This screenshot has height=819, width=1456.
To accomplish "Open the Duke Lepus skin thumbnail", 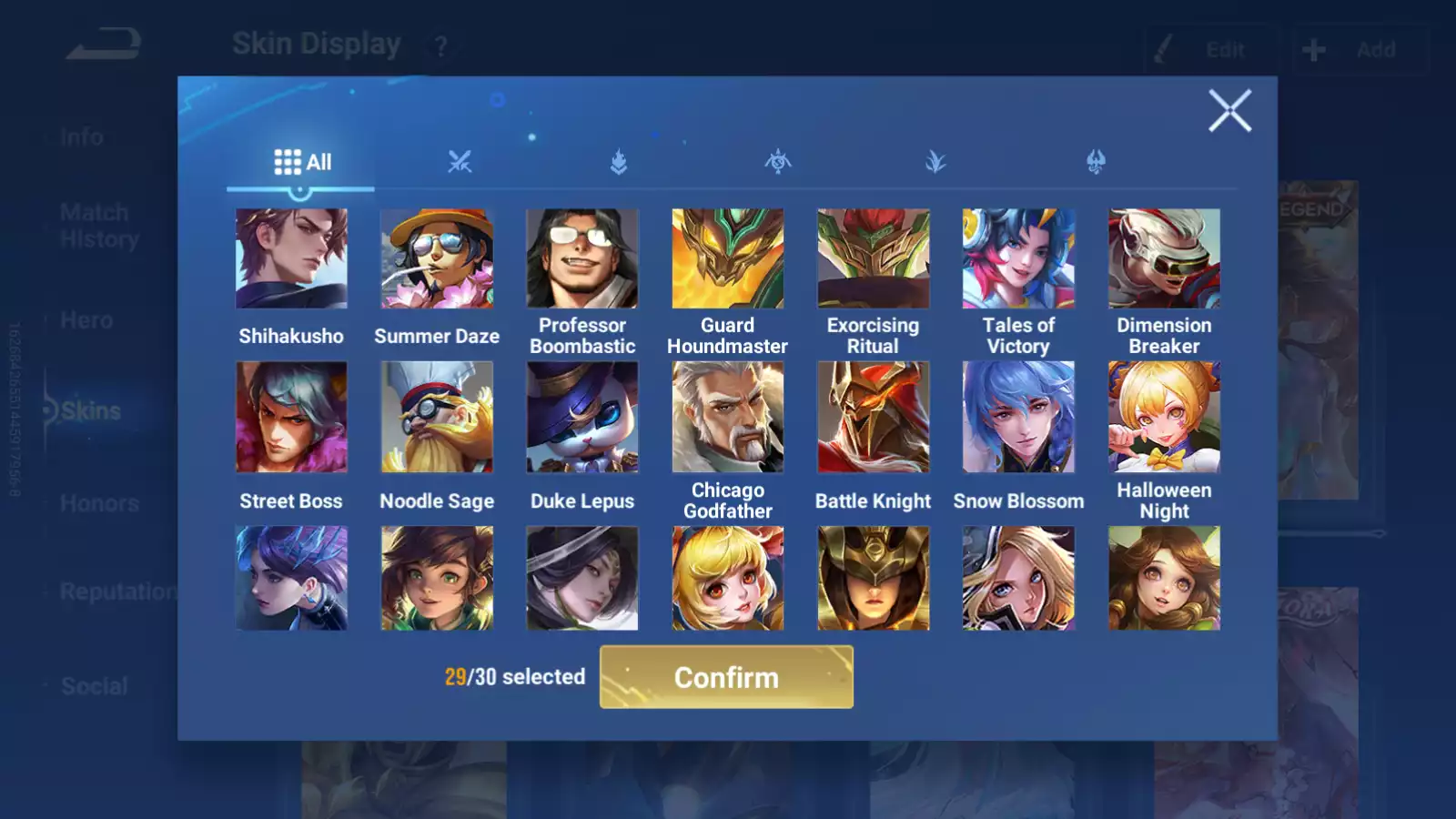I will pyautogui.click(x=581, y=417).
